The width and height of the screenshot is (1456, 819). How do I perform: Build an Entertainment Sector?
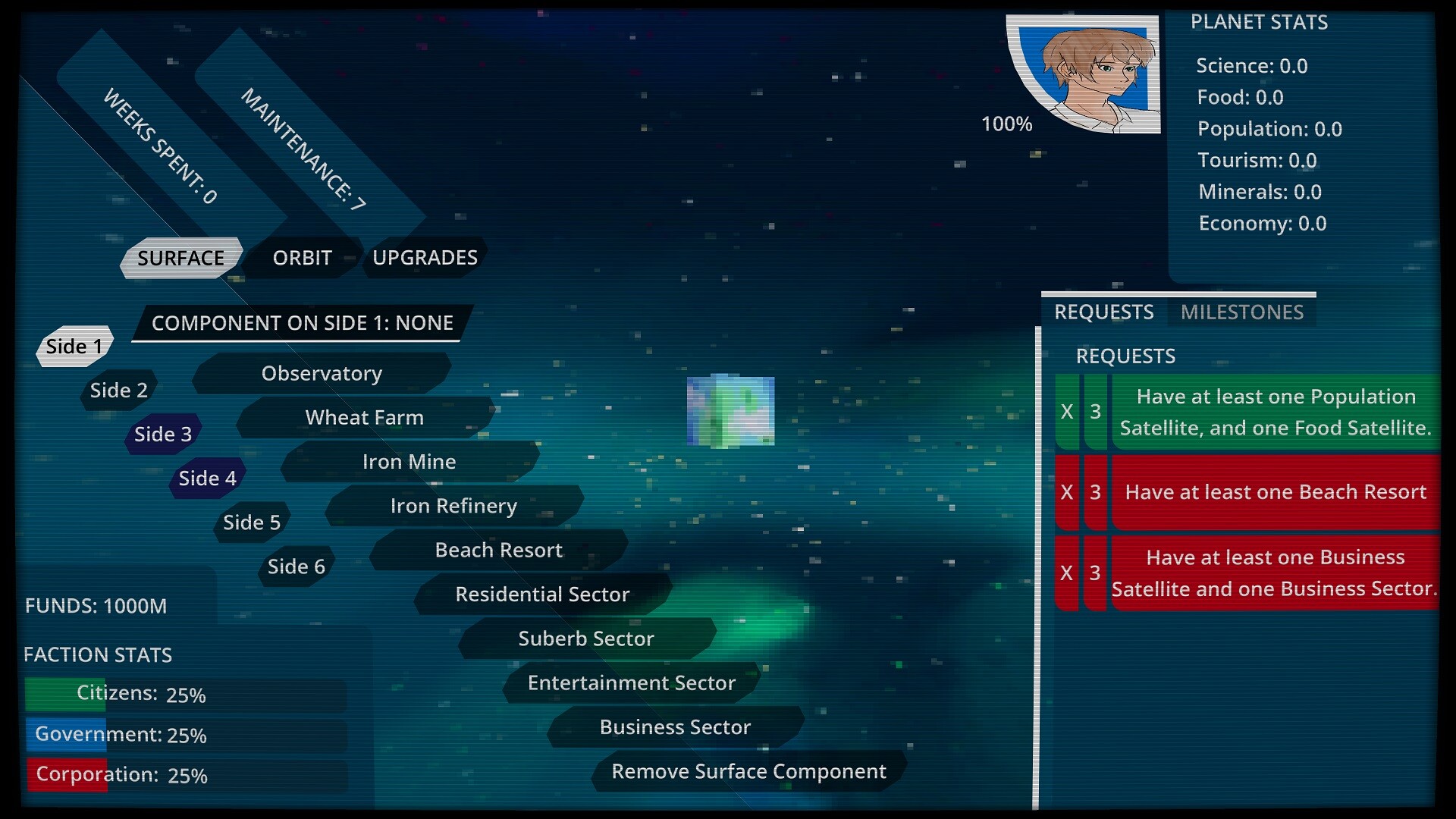[631, 683]
